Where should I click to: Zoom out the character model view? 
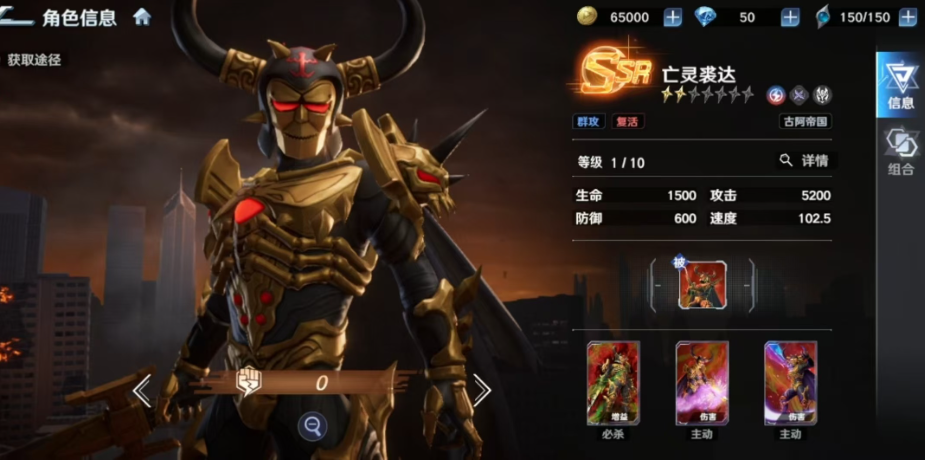tap(313, 427)
